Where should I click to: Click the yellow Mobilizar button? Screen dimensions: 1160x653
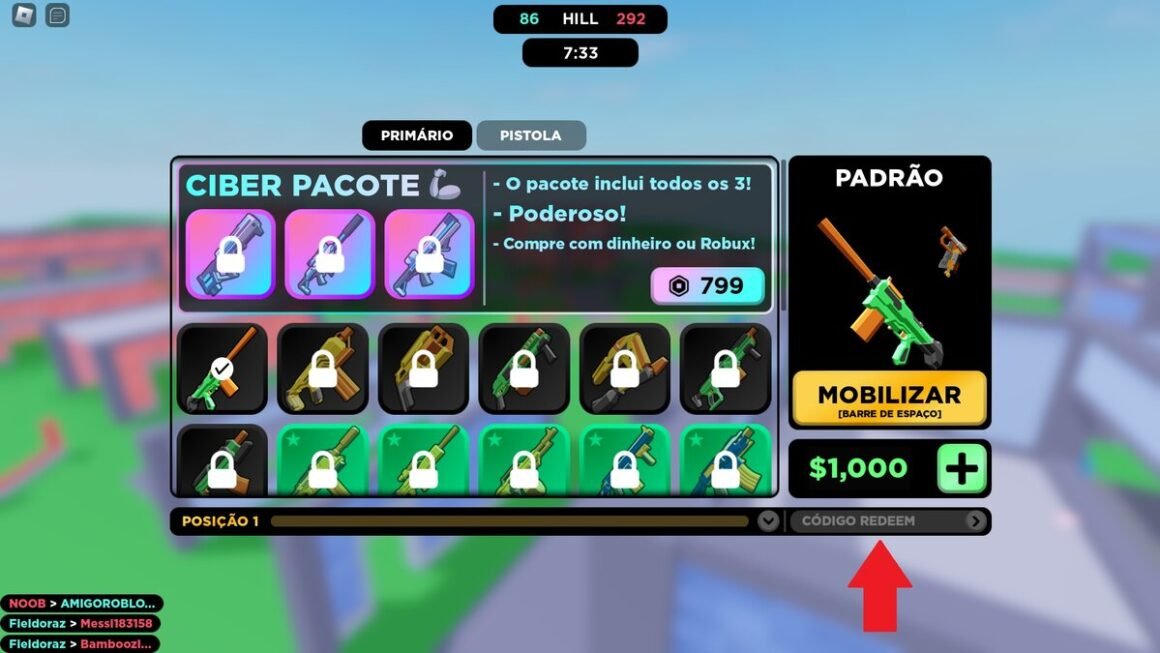click(x=889, y=399)
